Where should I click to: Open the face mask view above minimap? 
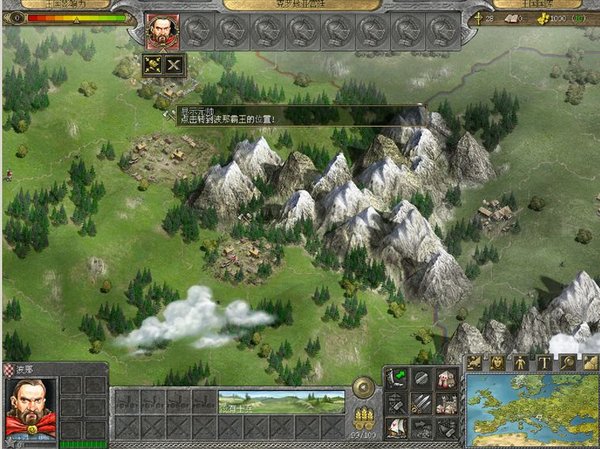pyautogui.click(x=497, y=362)
